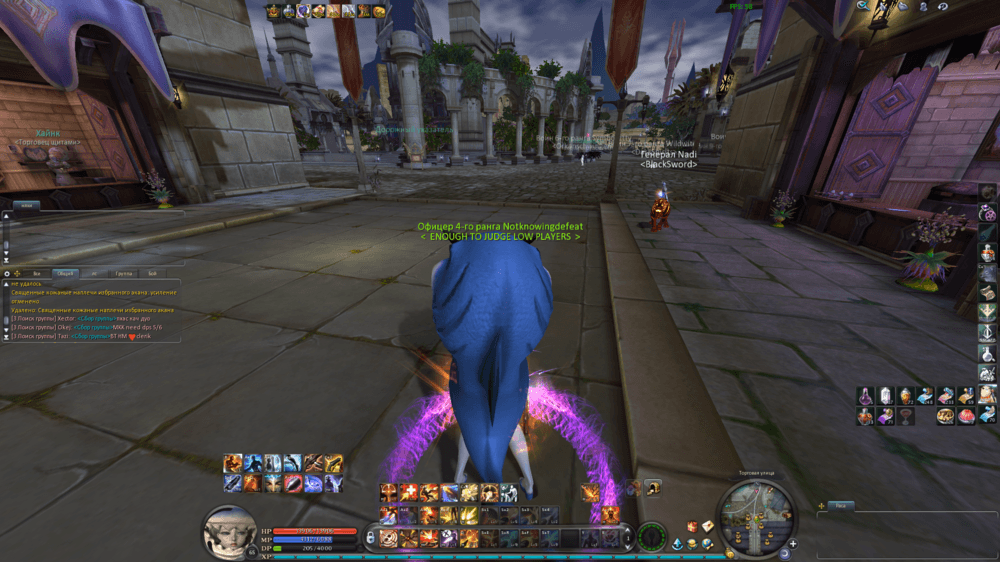The width and height of the screenshot is (1000, 562).
Task: Click the character portrait
Action: [x=231, y=531]
